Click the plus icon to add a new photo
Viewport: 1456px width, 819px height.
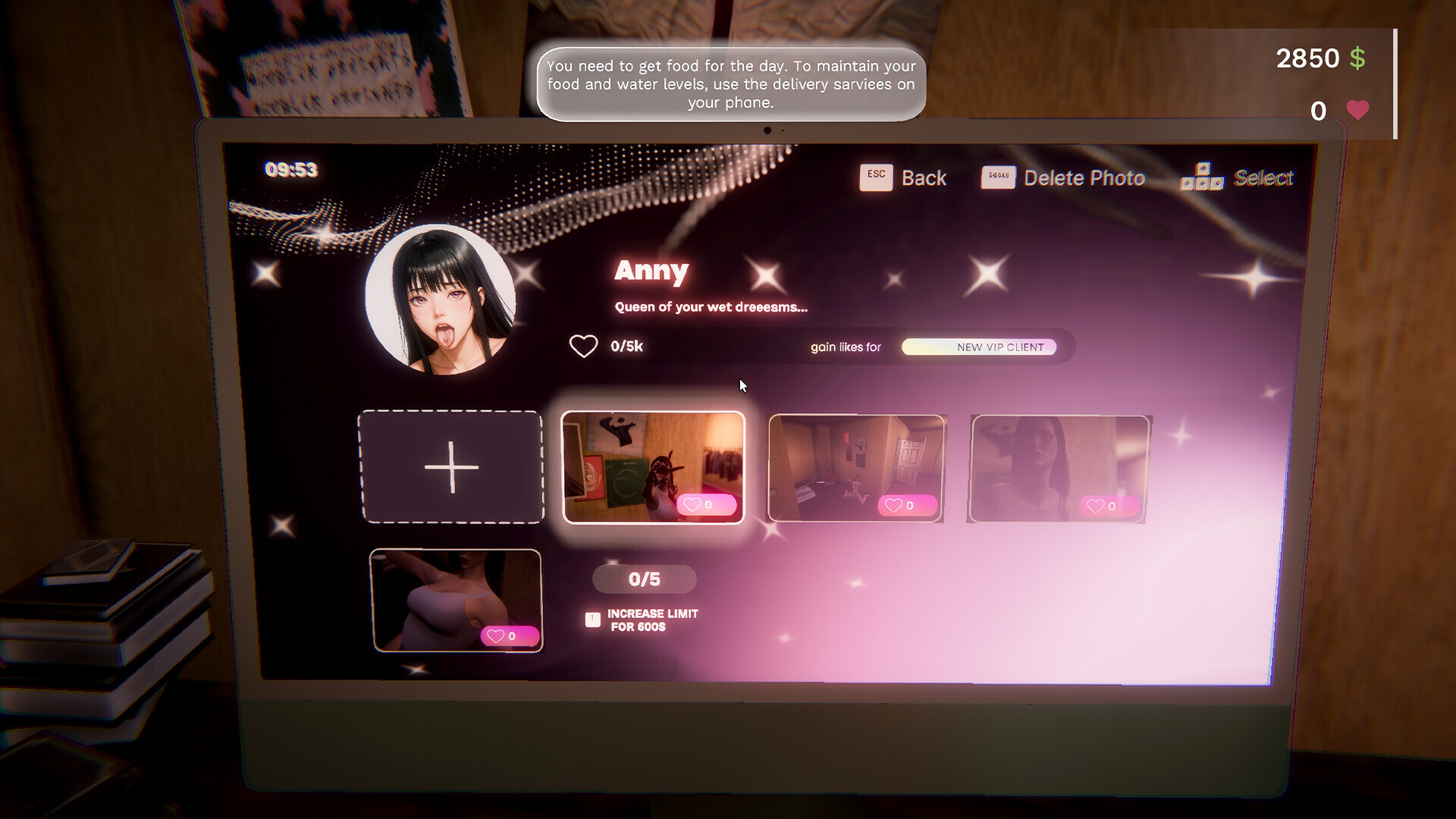[453, 467]
